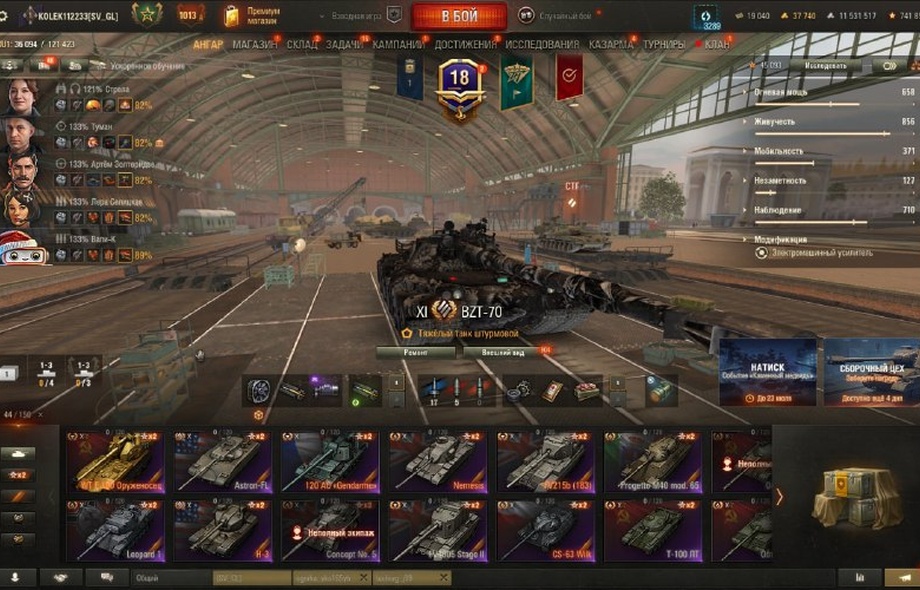This screenshot has width=920, height=590.
Task: Switch to the СКЛАД tab
Action: 302,45
